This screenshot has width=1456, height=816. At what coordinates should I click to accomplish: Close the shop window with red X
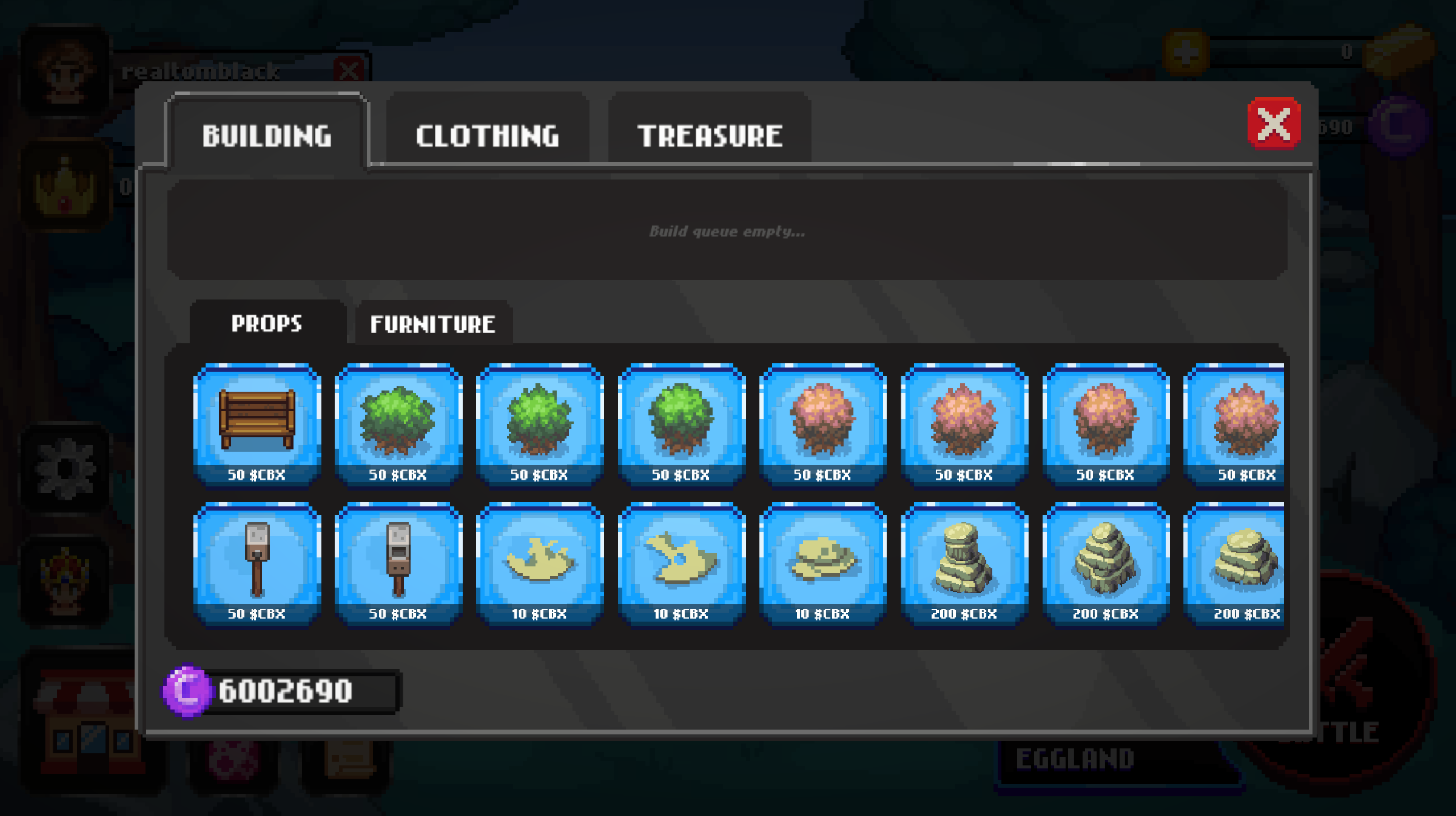click(1273, 124)
